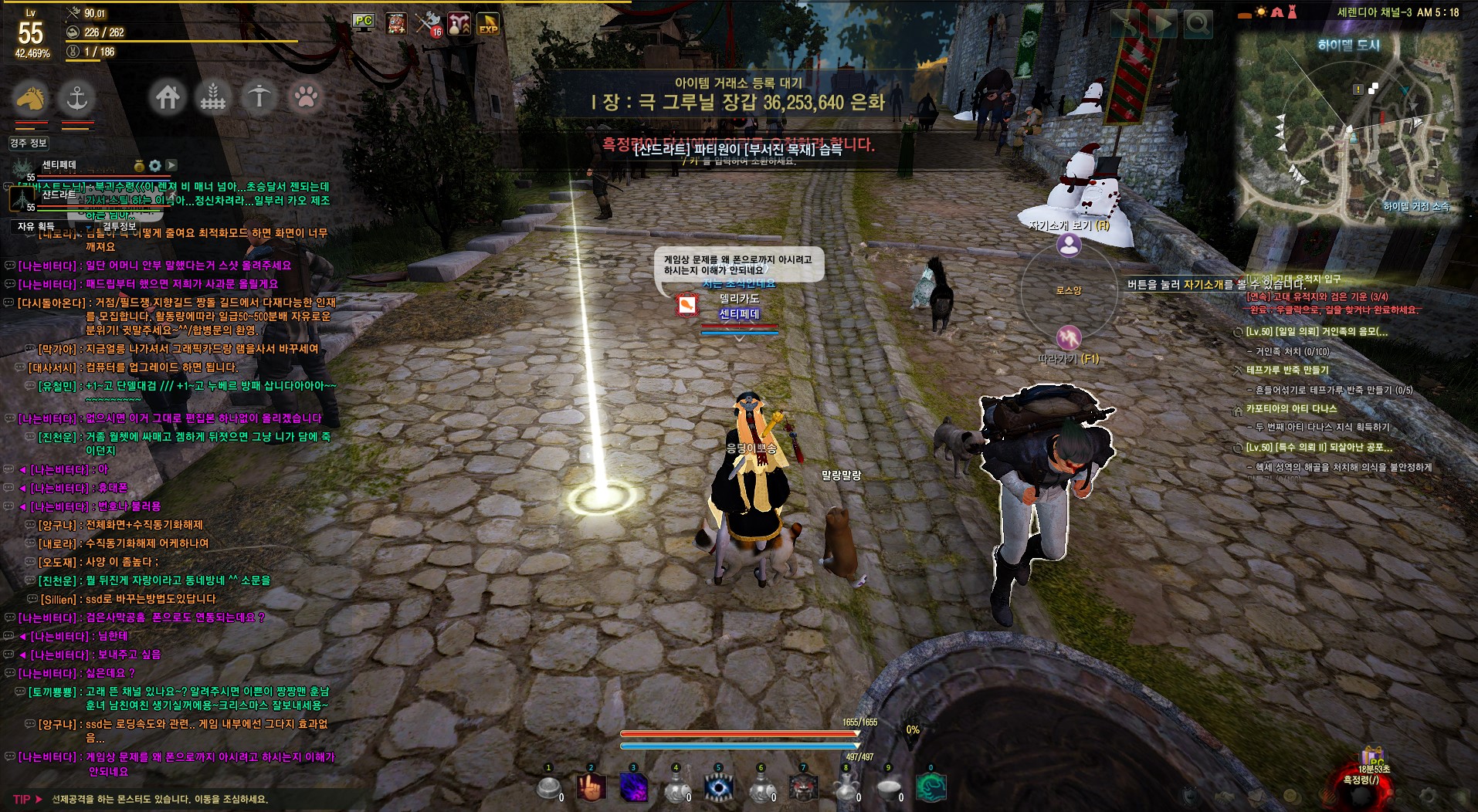The width and height of the screenshot is (1478, 812).
Task: Open the pickaxe worker icon
Action: tap(259, 97)
